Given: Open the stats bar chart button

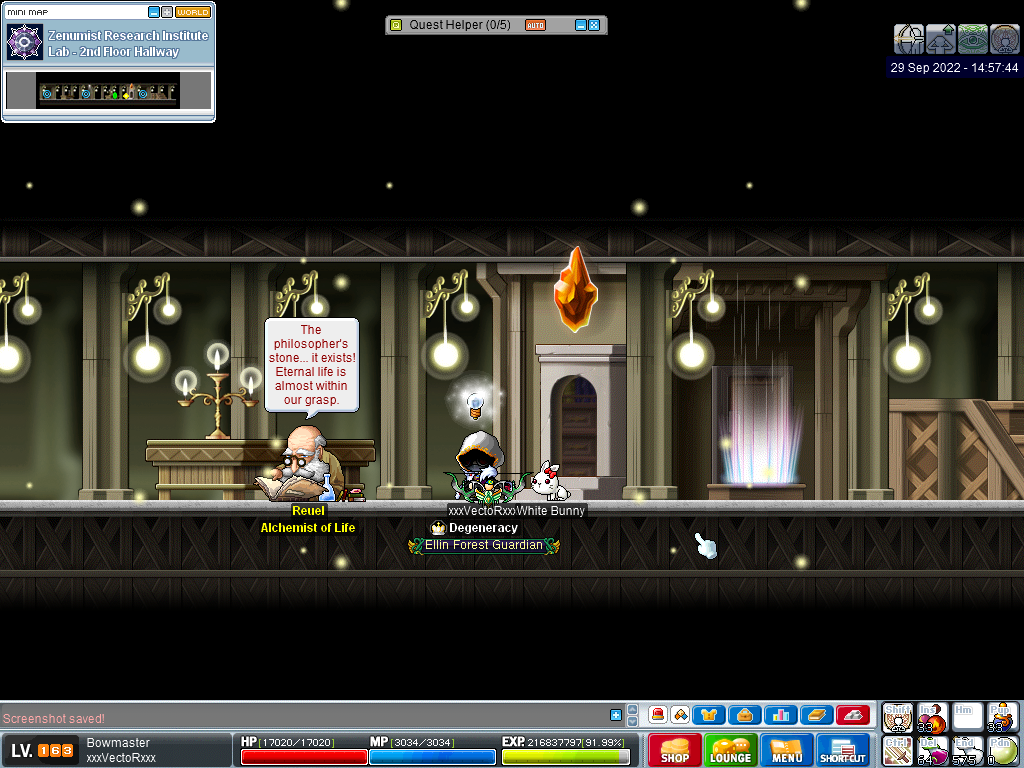Looking at the screenshot, I should click(x=781, y=715).
